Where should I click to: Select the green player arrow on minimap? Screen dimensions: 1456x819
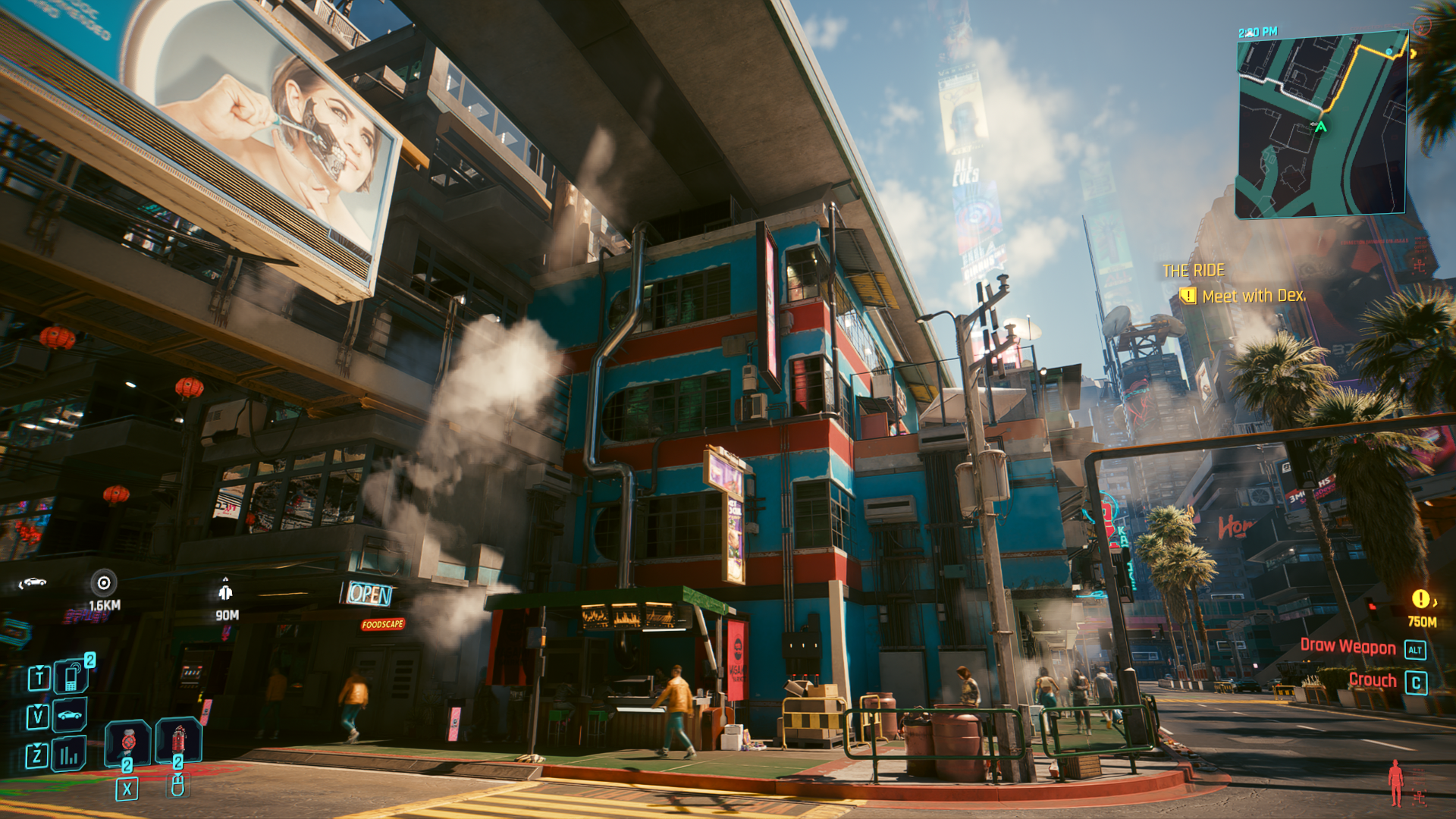1321,127
